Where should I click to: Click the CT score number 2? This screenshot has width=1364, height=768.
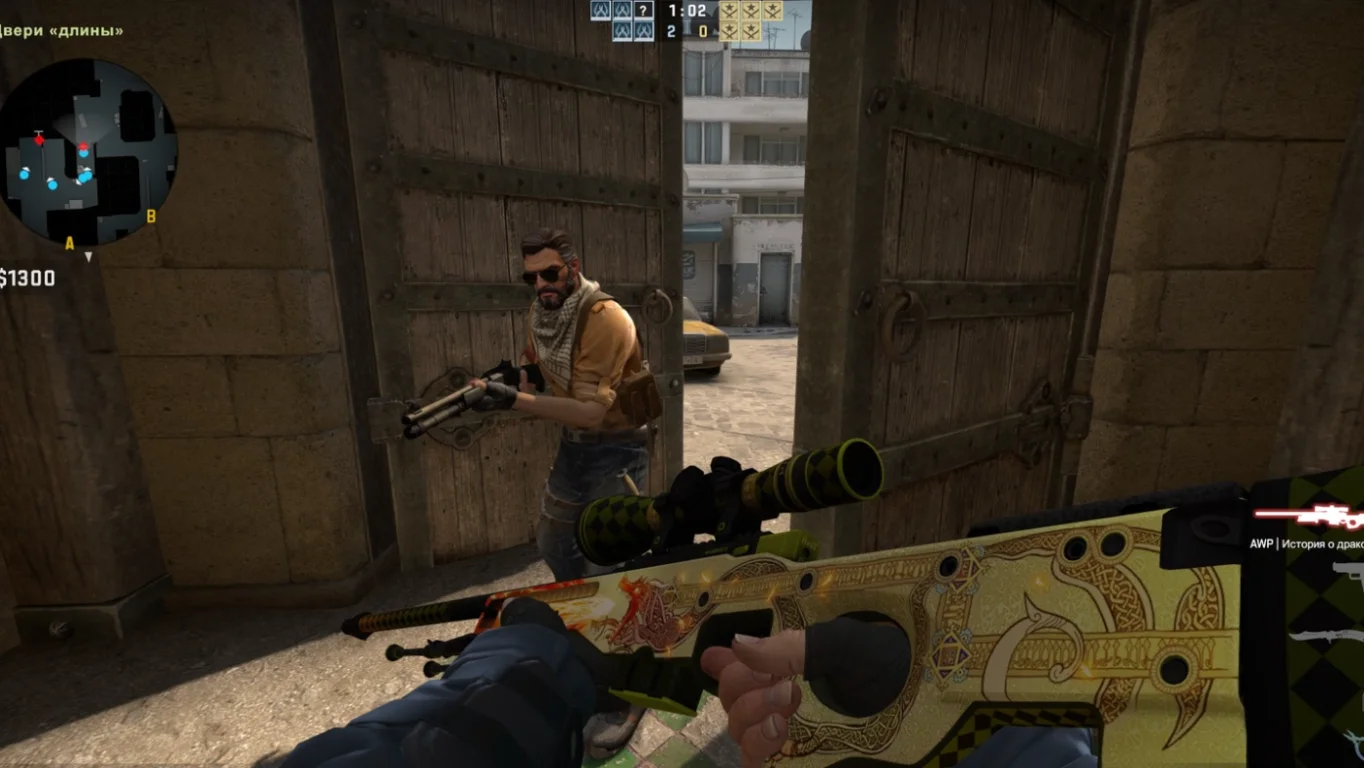pyautogui.click(x=671, y=31)
